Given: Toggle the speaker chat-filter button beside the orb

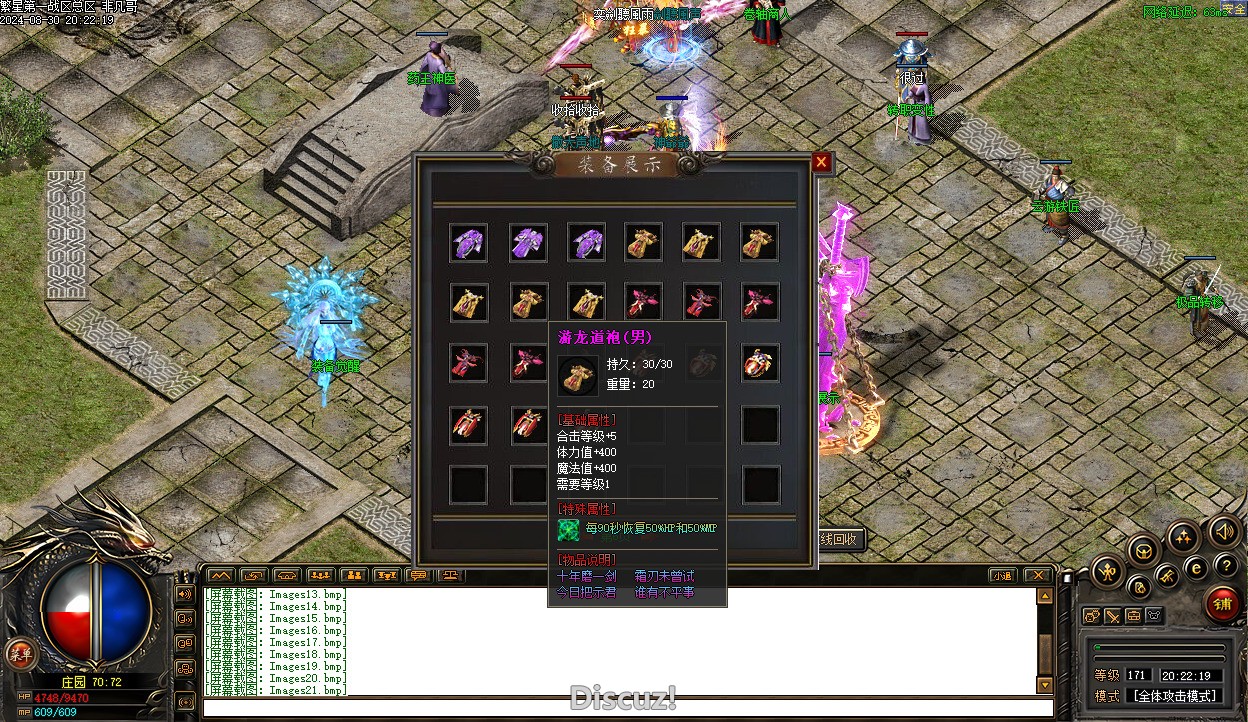Looking at the screenshot, I should [184, 594].
